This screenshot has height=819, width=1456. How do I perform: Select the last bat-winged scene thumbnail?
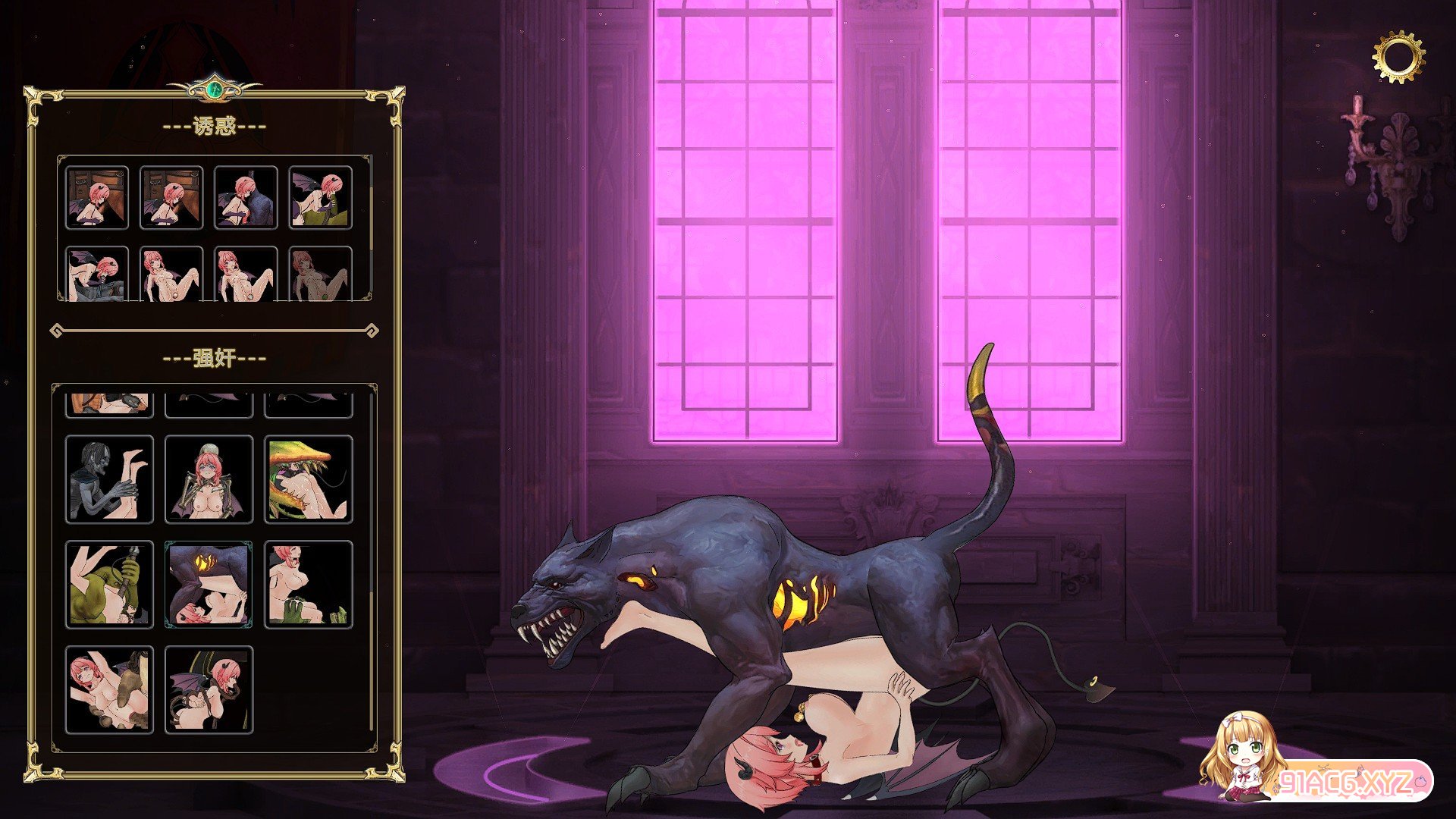[209, 690]
